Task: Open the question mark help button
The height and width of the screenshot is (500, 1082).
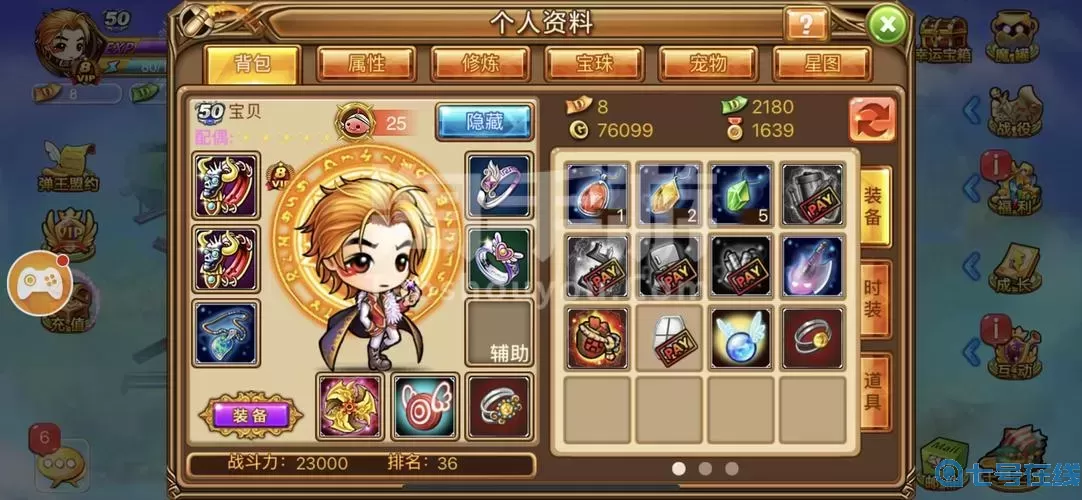Action: pyautogui.click(x=806, y=23)
